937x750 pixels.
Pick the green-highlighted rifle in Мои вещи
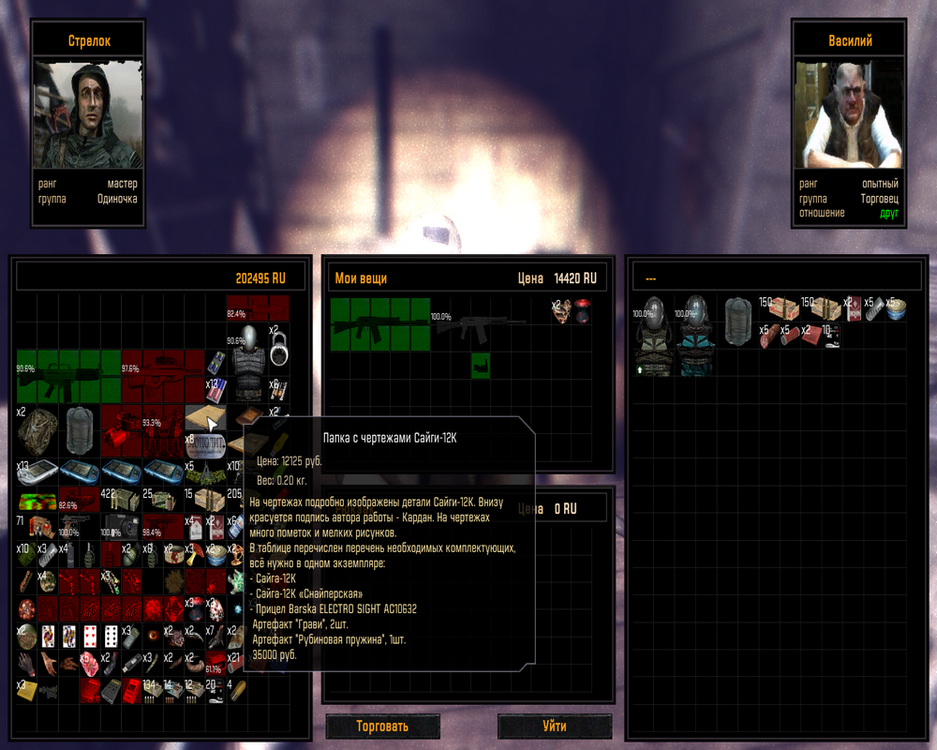[x=380, y=323]
